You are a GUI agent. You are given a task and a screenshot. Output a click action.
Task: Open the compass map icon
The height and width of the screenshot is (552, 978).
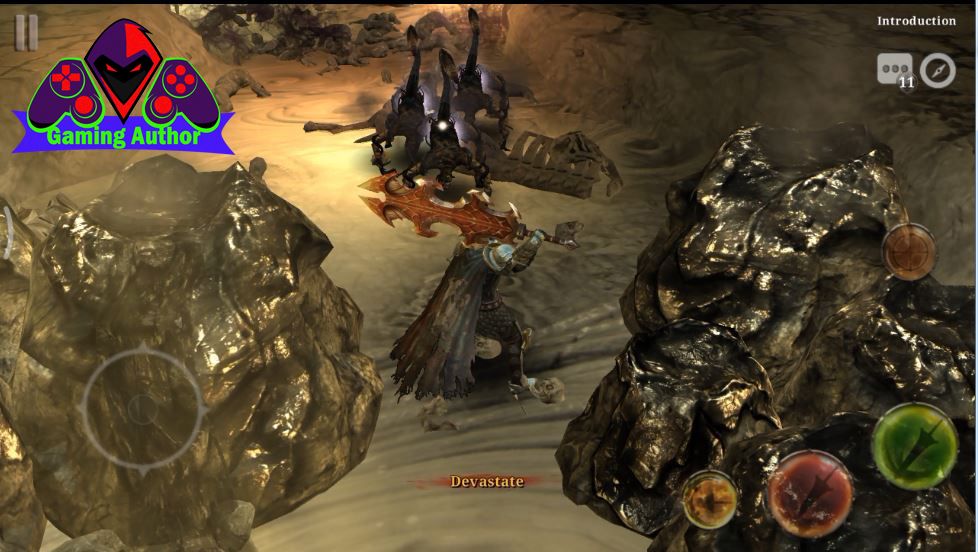click(938, 70)
